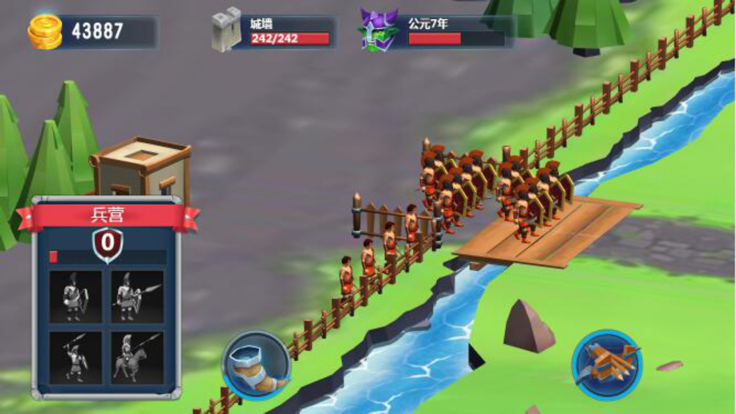Viewport: 736px width, 414px height.
Task: Recruit the mounted cavalry unit
Action: coord(136,357)
